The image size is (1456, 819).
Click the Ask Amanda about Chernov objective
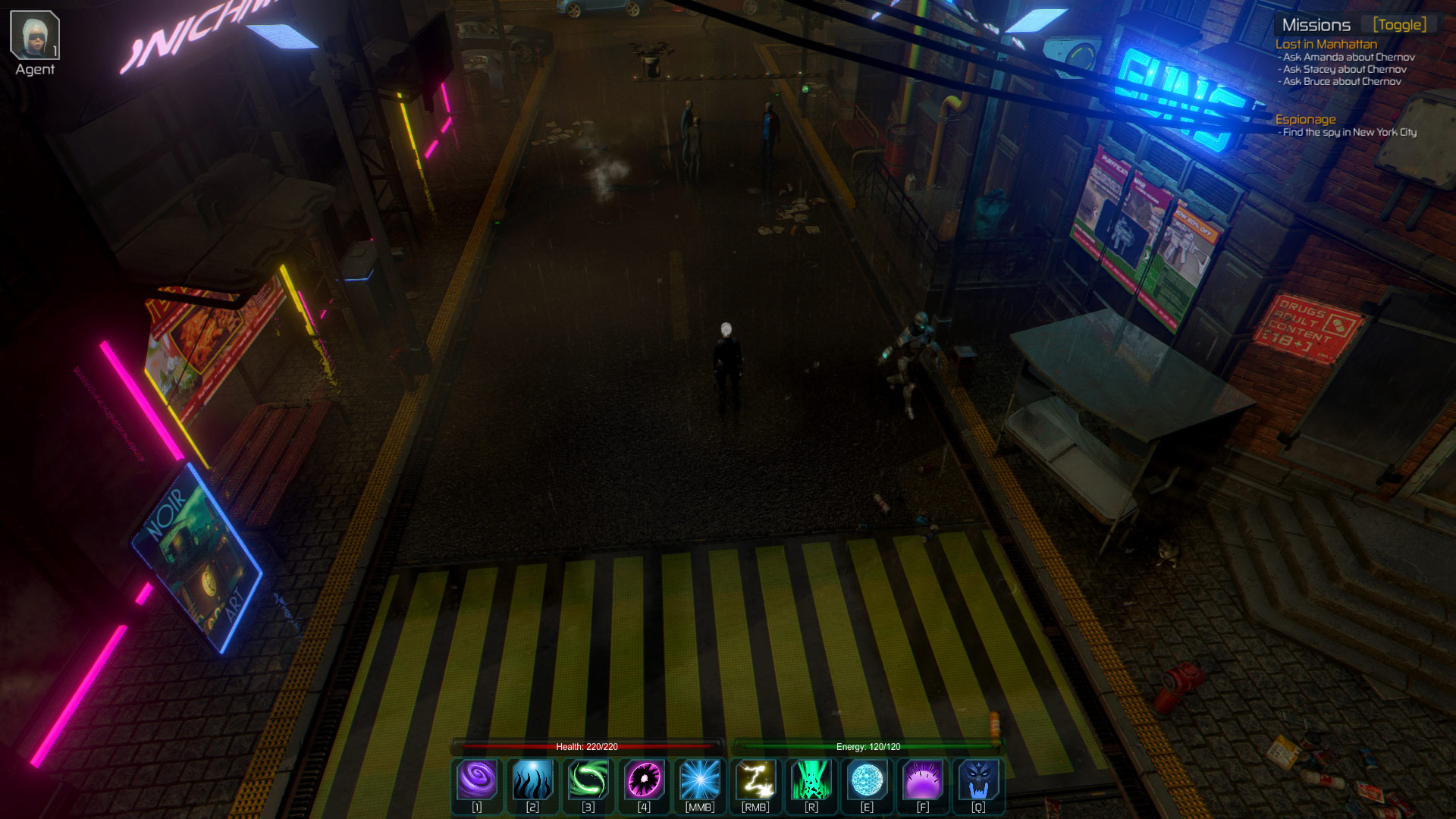click(1348, 57)
